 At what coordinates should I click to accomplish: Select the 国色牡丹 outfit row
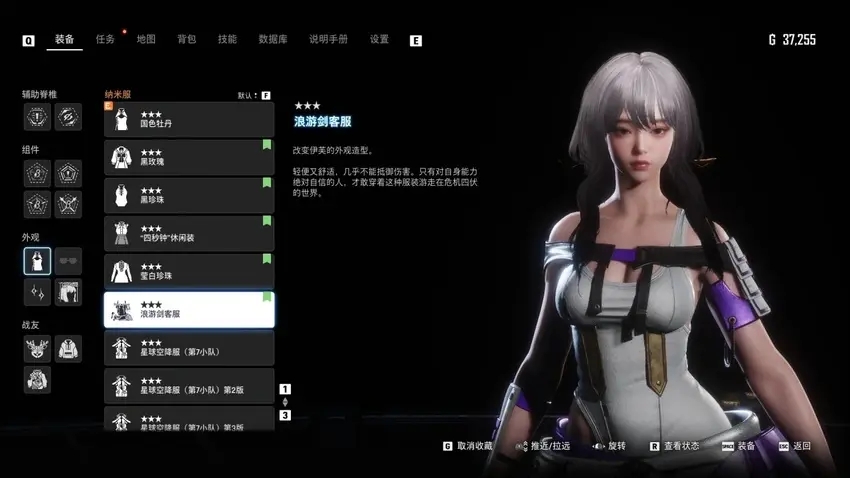[189, 120]
